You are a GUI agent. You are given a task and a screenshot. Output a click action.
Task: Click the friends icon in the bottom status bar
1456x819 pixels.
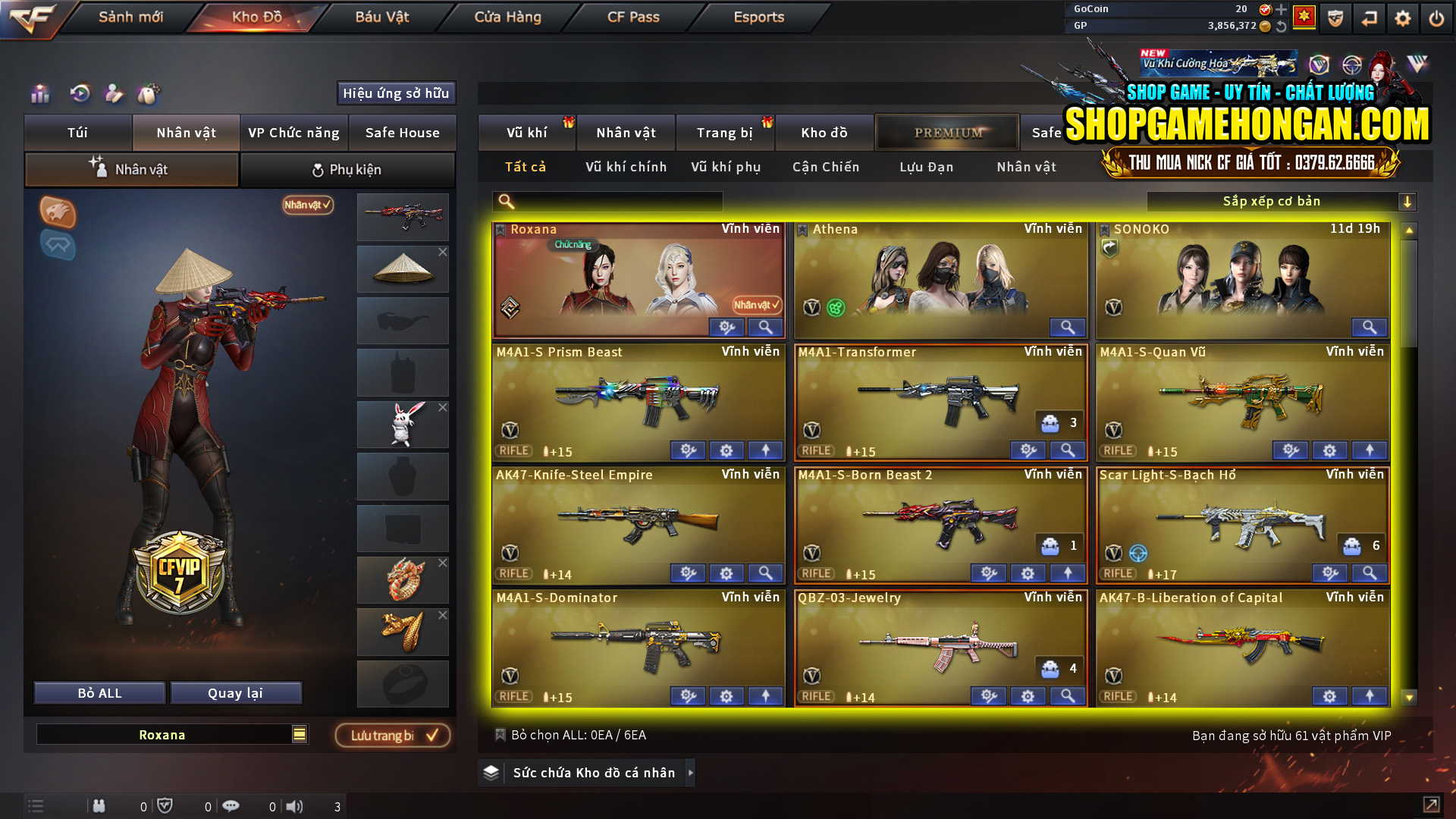point(99,805)
